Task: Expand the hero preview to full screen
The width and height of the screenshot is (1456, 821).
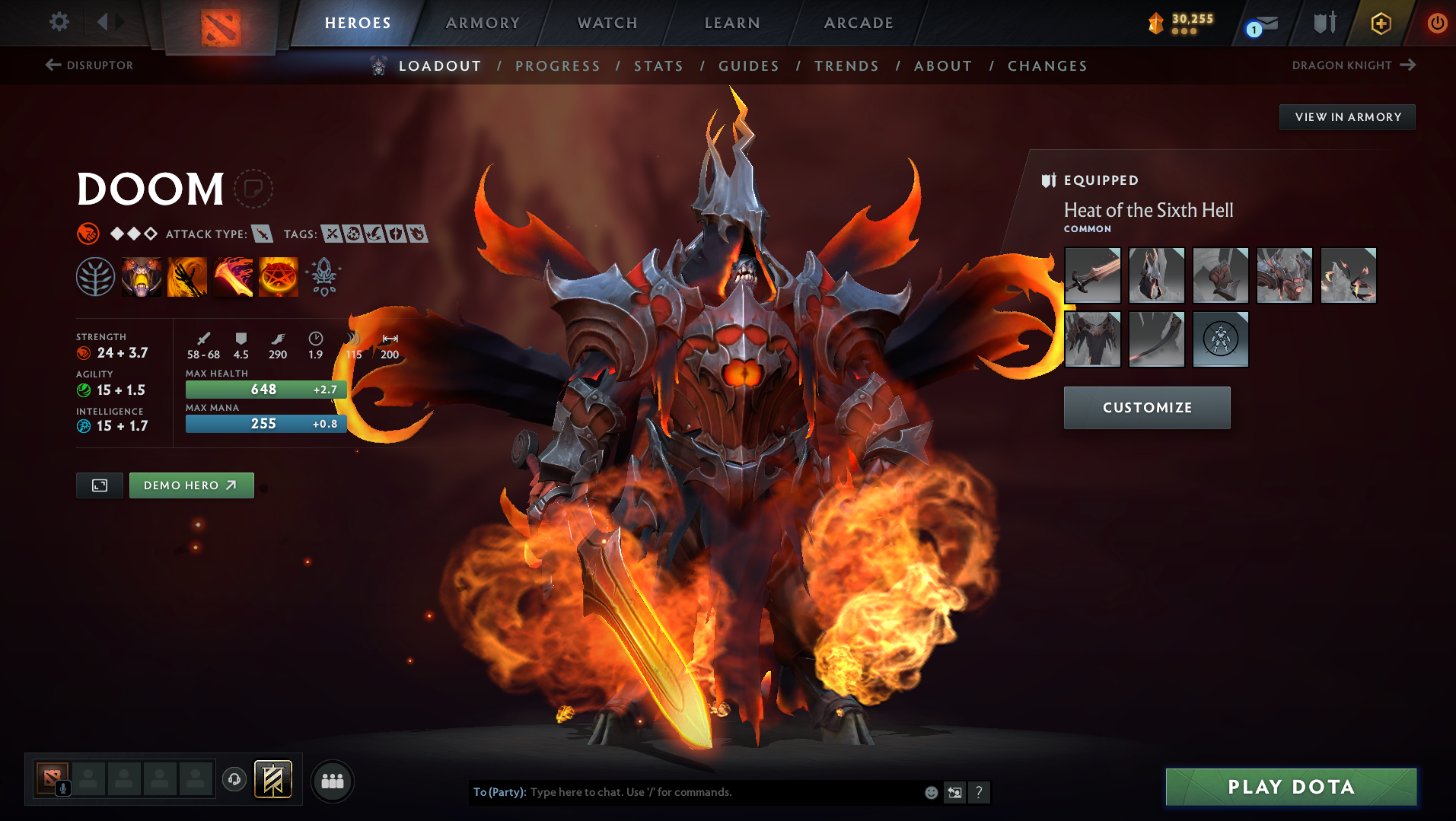Action: coord(99,485)
